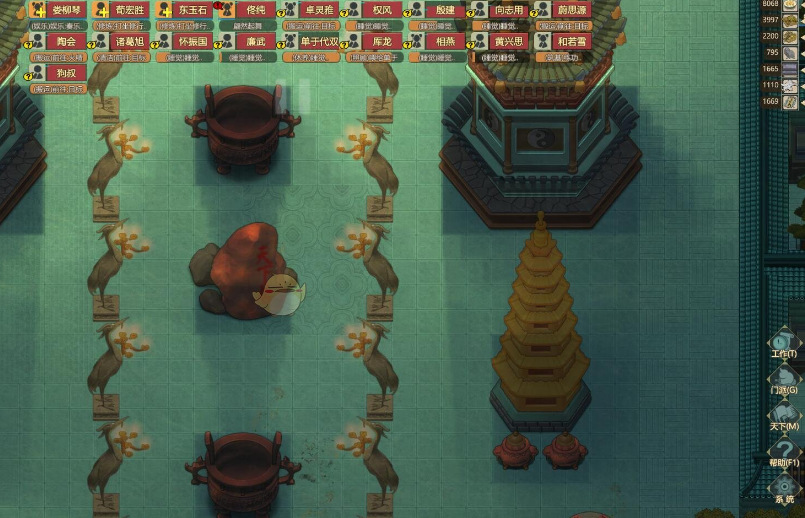Click the 和若雪 character tag
The width and height of the screenshot is (805, 518).
pyautogui.click(x=572, y=42)
